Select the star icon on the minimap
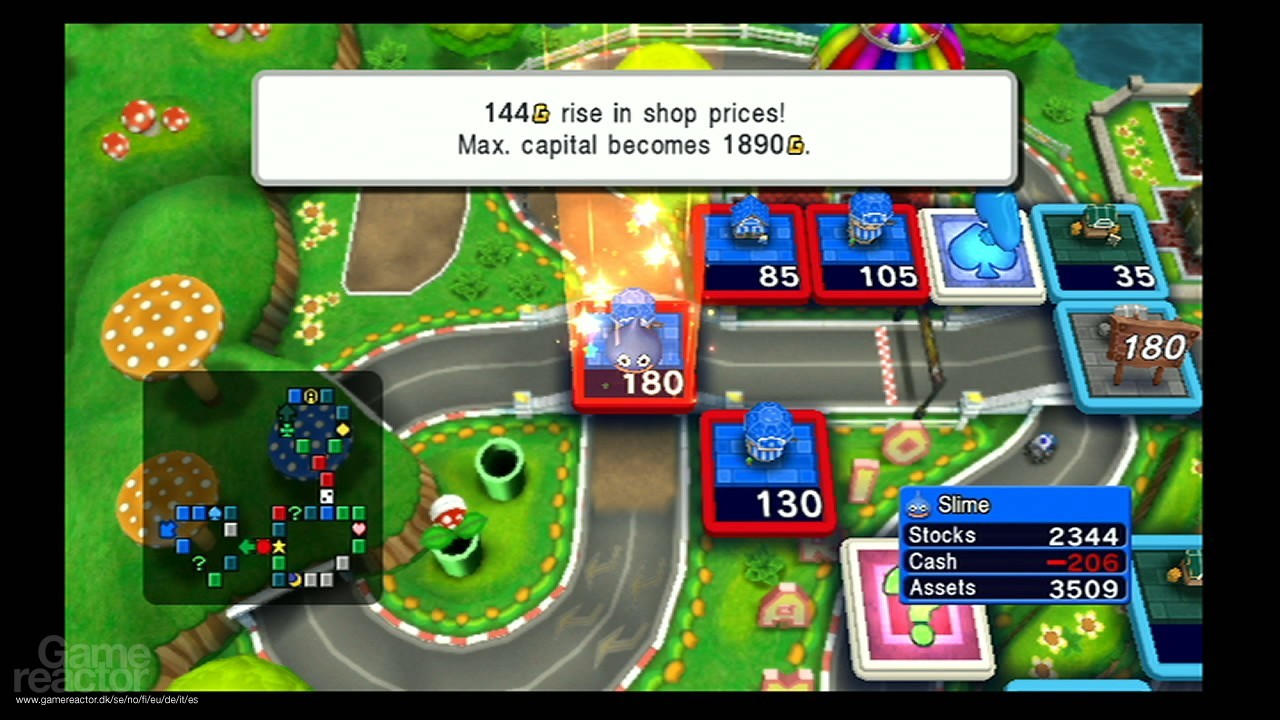Image resolution: width=1280 pixels, height=720 pixels. 278,547
